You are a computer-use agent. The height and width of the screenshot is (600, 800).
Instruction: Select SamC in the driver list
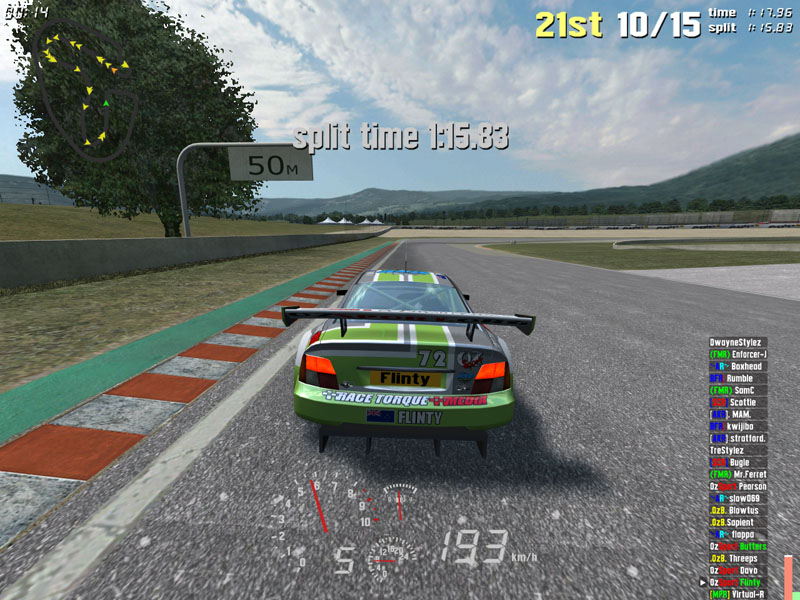(738, 391)
